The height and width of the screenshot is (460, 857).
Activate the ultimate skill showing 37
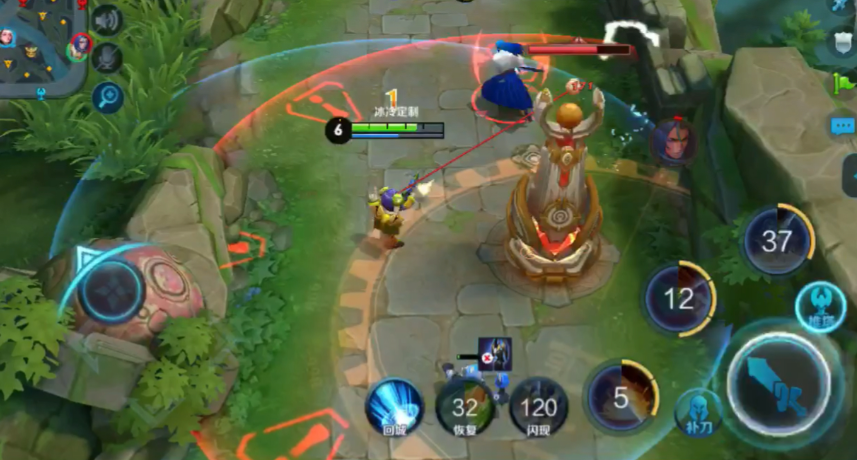pos(777,241)
